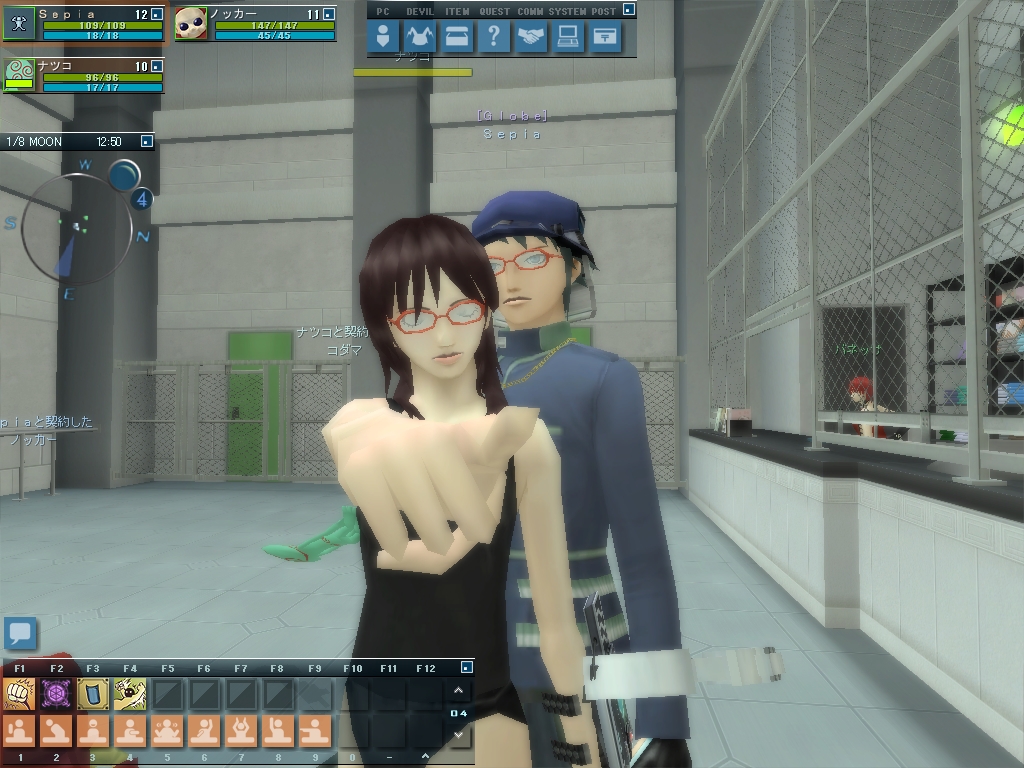Open the PC character menu
The width and height of the screenshot is (1024, 768).
click(383, 37)
